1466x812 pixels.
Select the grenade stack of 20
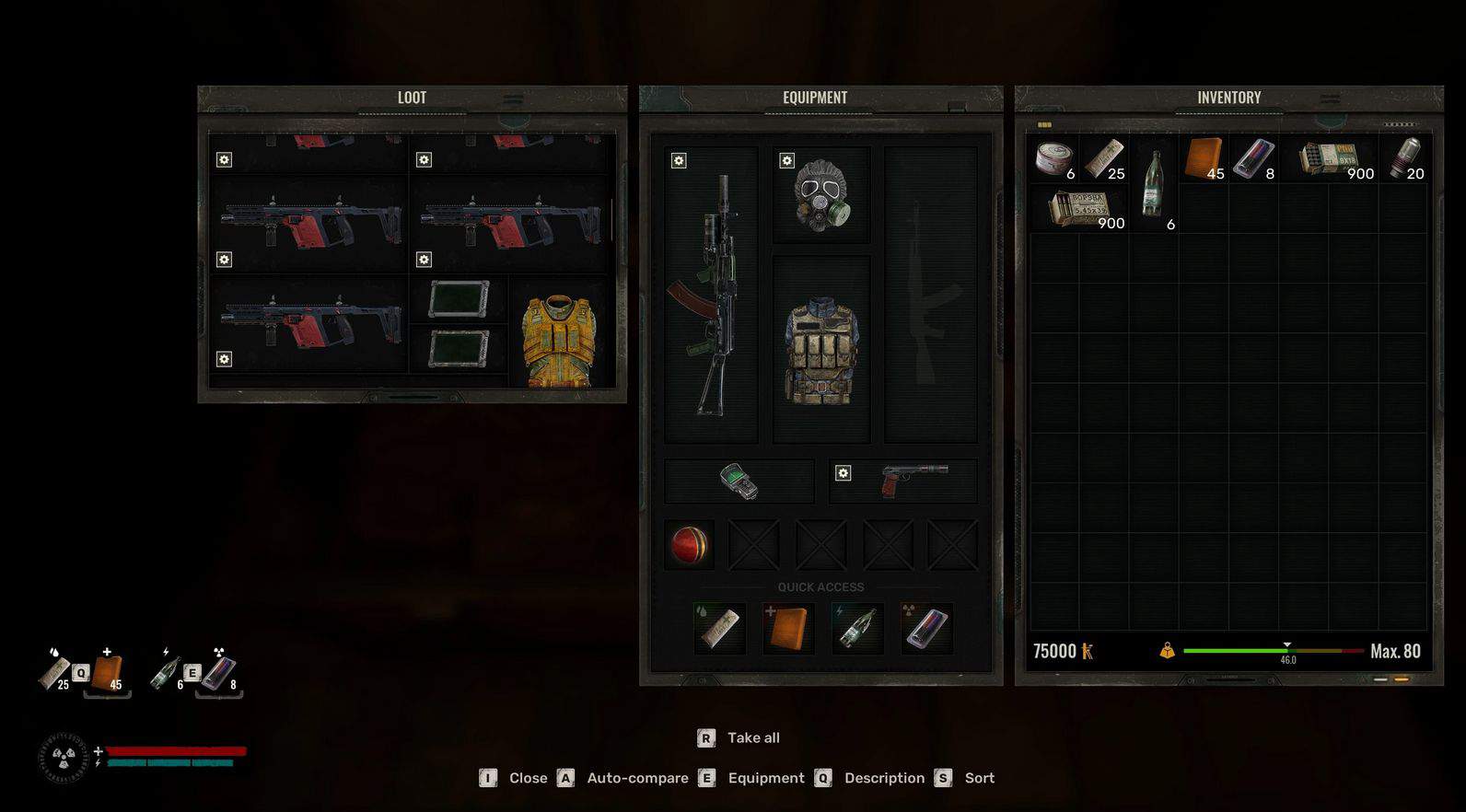coord(1403,158)
